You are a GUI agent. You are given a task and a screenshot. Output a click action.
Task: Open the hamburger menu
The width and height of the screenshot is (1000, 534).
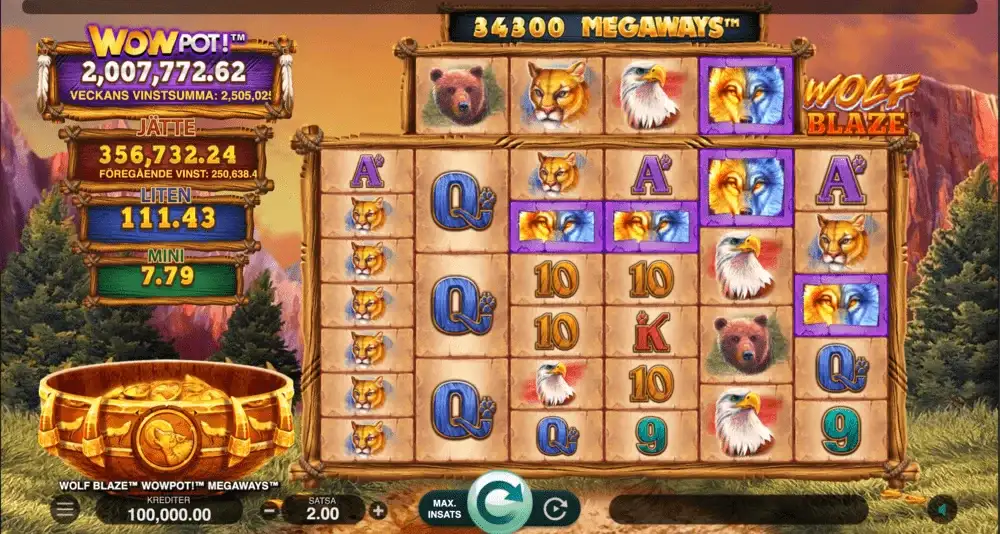tap(65, 510)
